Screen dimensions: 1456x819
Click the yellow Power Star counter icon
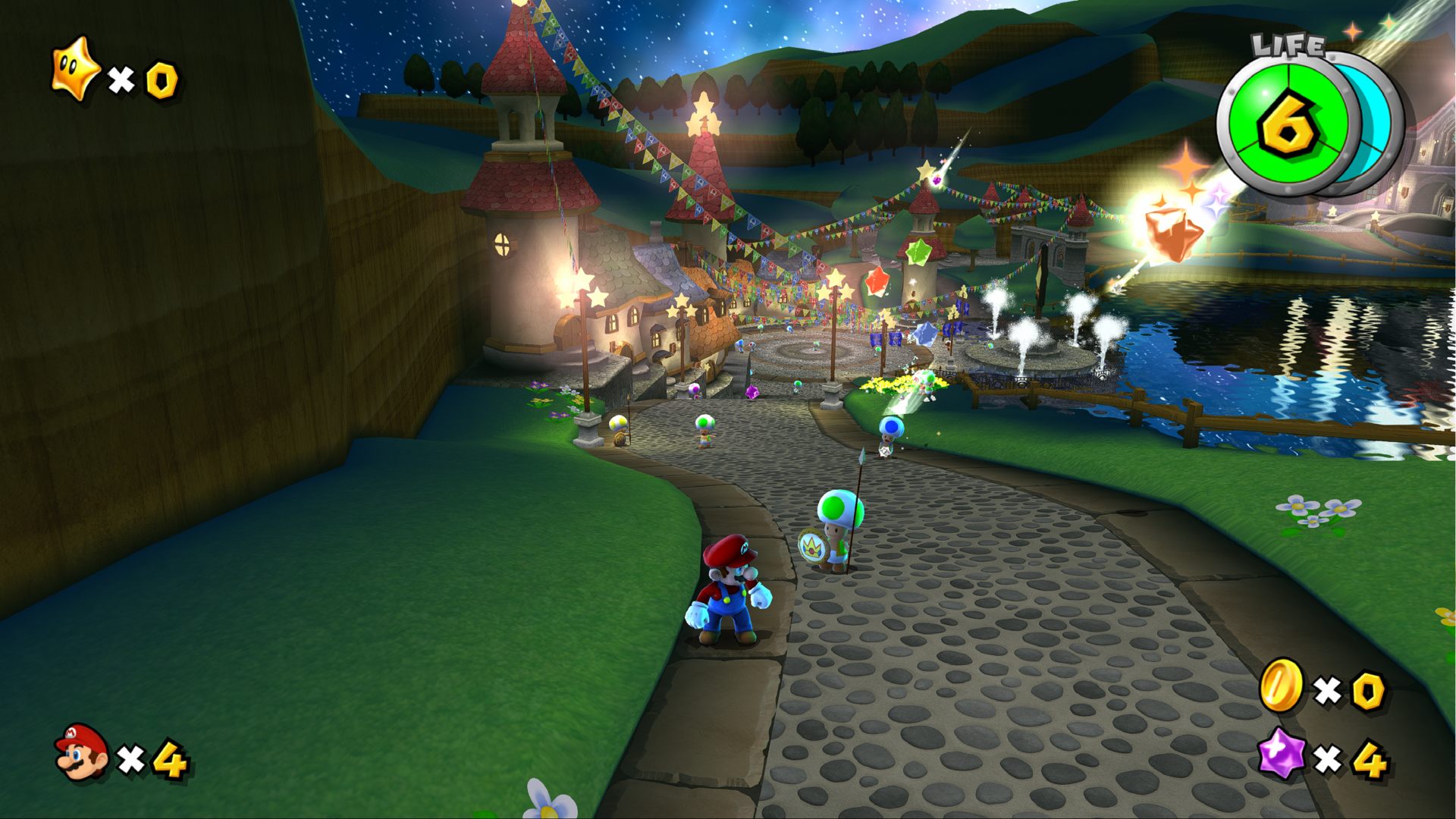click(x=74, y=70)
